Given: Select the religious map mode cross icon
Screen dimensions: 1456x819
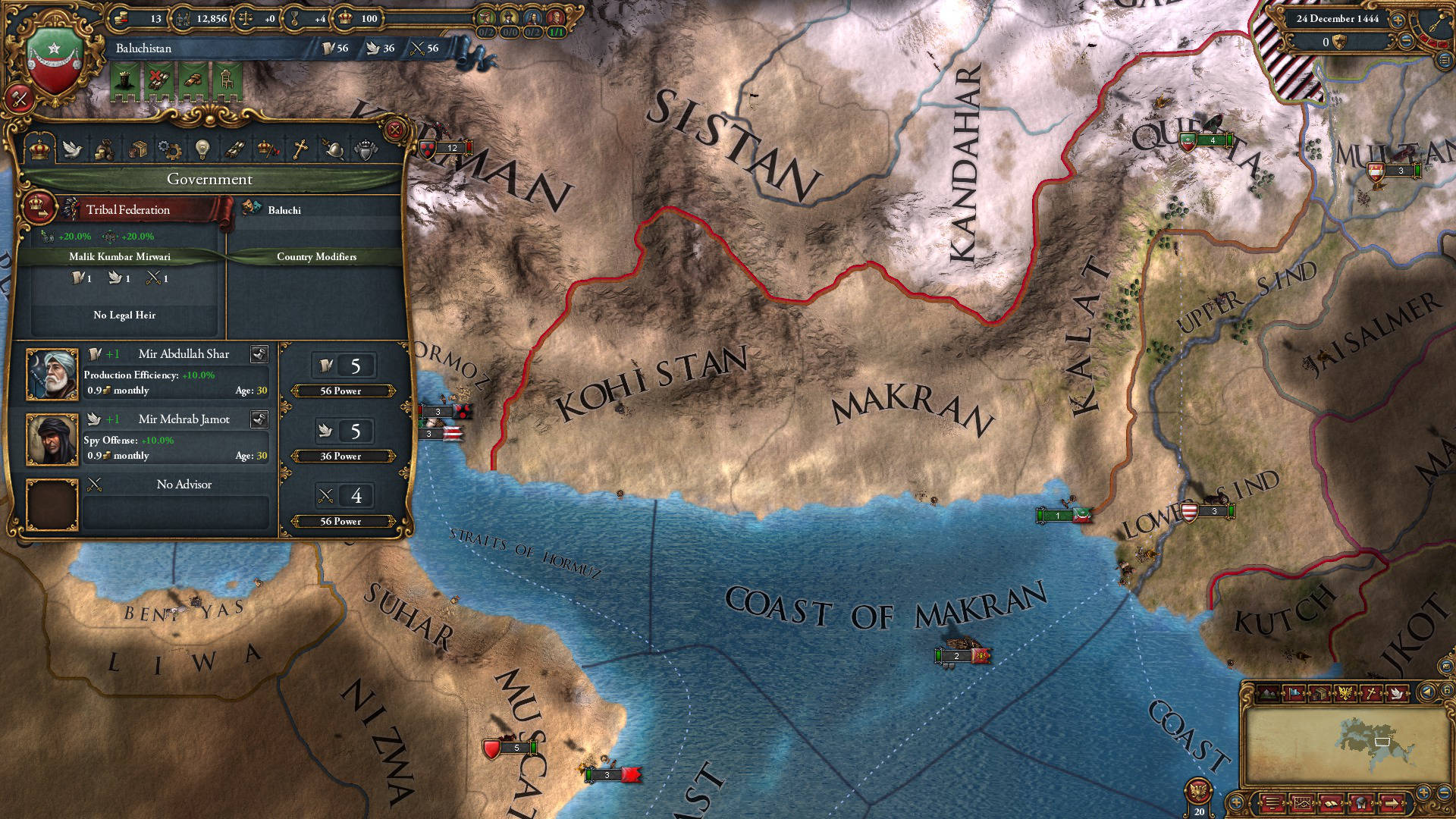Looking at the screenshot, I should pyautogui.click(x=1372, y=693).
